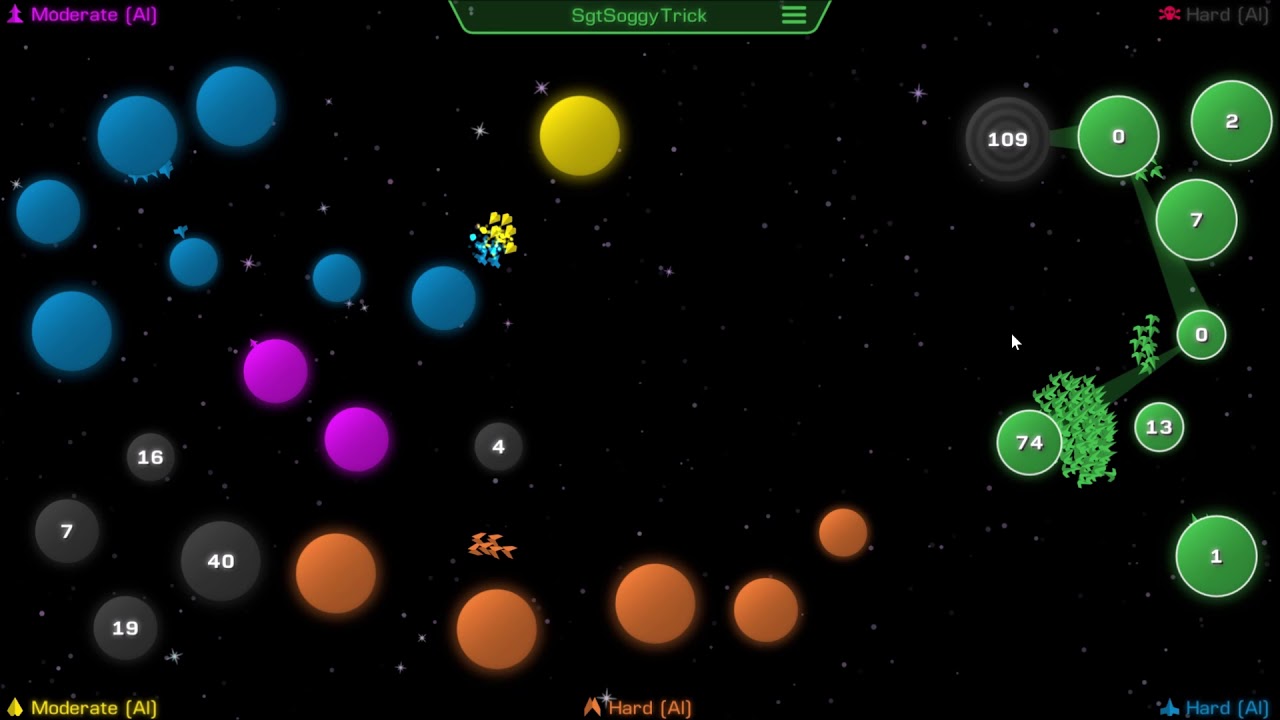
Task: Open the hamburger menu beside SgtSoggyTrick
Action: [794, 15]
